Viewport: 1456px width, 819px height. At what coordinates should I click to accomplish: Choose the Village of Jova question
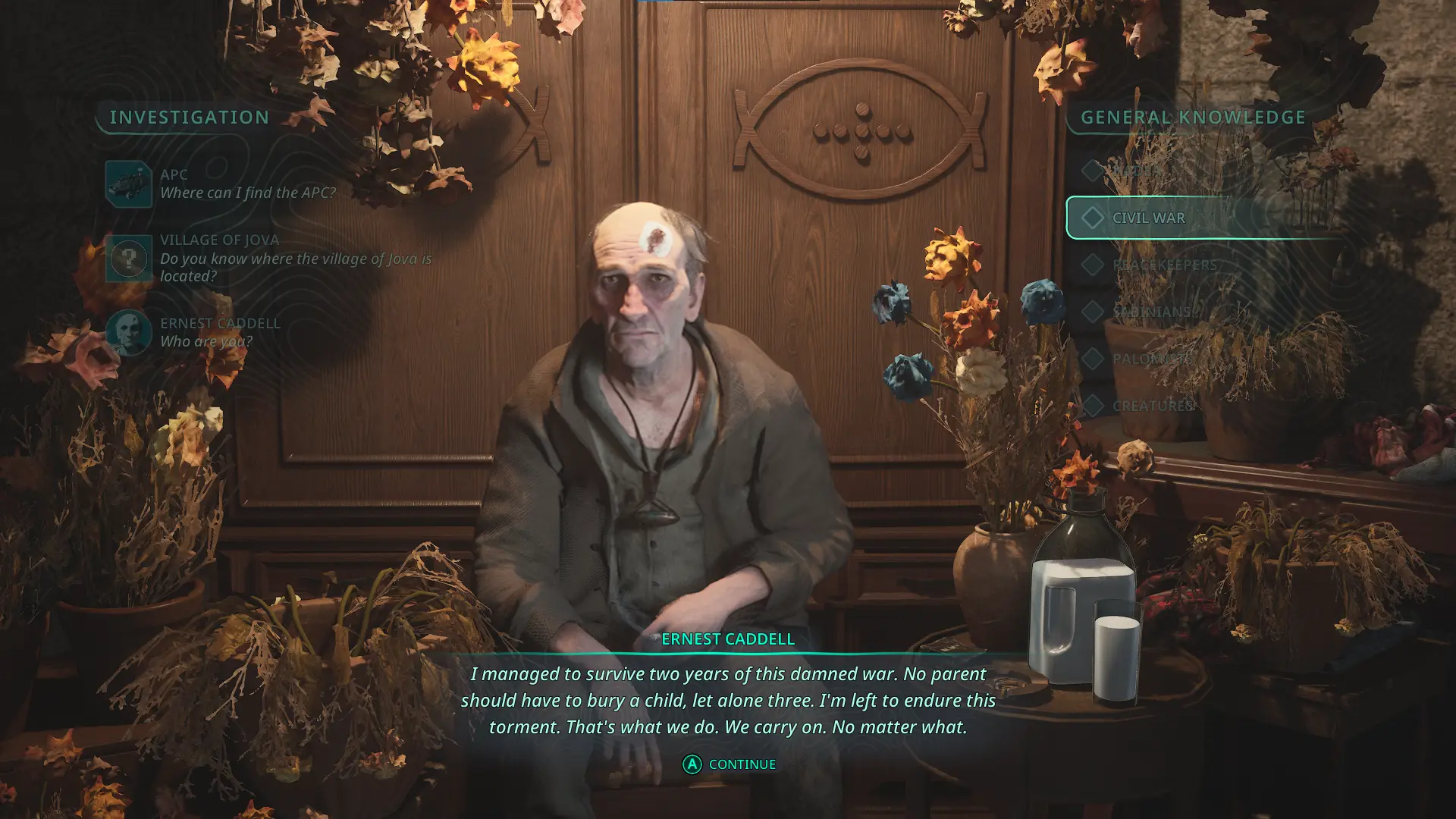[295, 258]
